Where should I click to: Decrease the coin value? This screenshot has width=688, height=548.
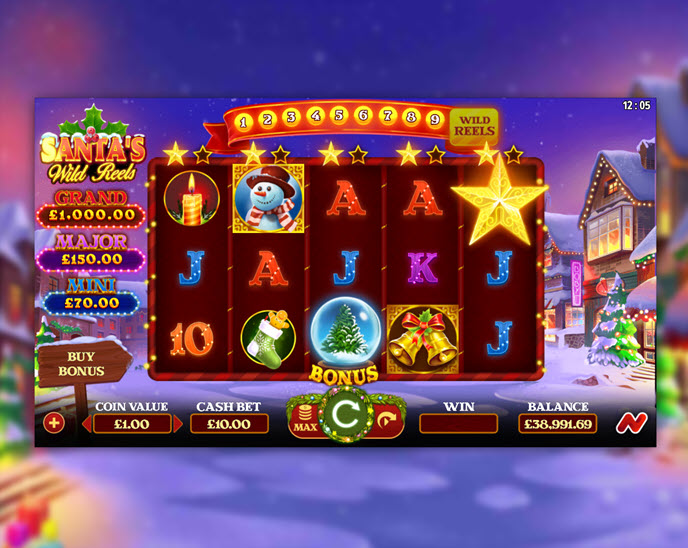tap(86, 424)
